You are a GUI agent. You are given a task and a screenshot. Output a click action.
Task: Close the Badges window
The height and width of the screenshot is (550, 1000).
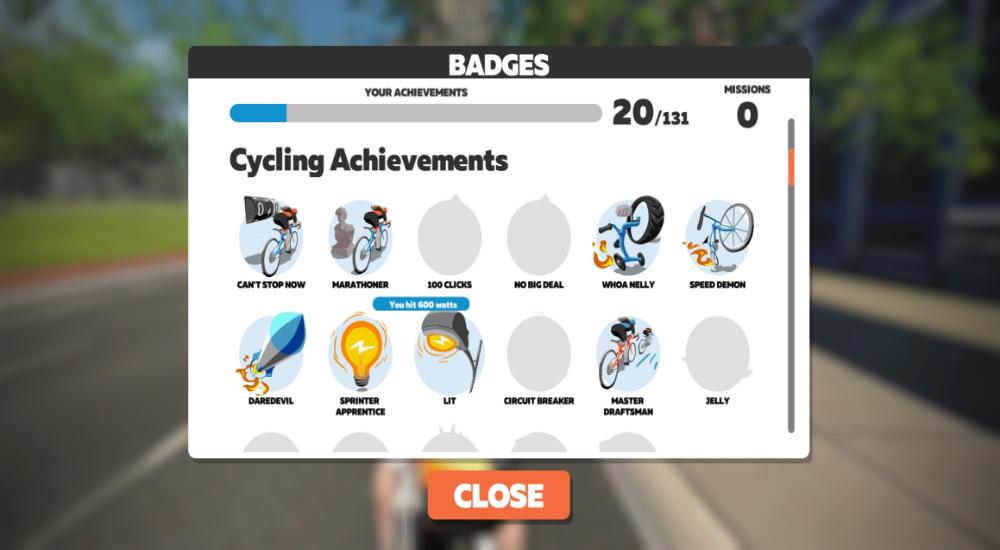click(499, 496)
